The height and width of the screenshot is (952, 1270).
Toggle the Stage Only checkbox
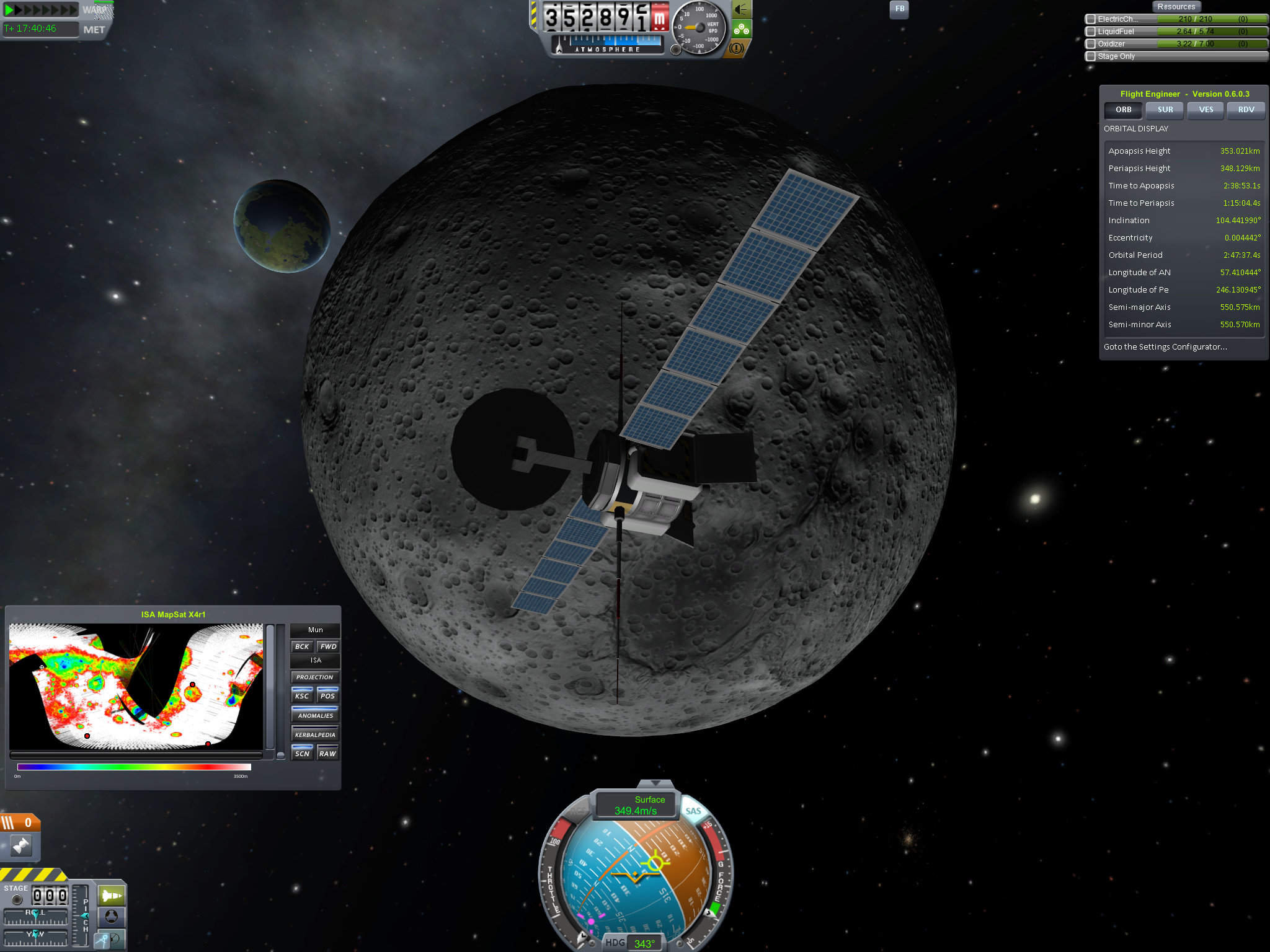click(x=1091, y=56)
